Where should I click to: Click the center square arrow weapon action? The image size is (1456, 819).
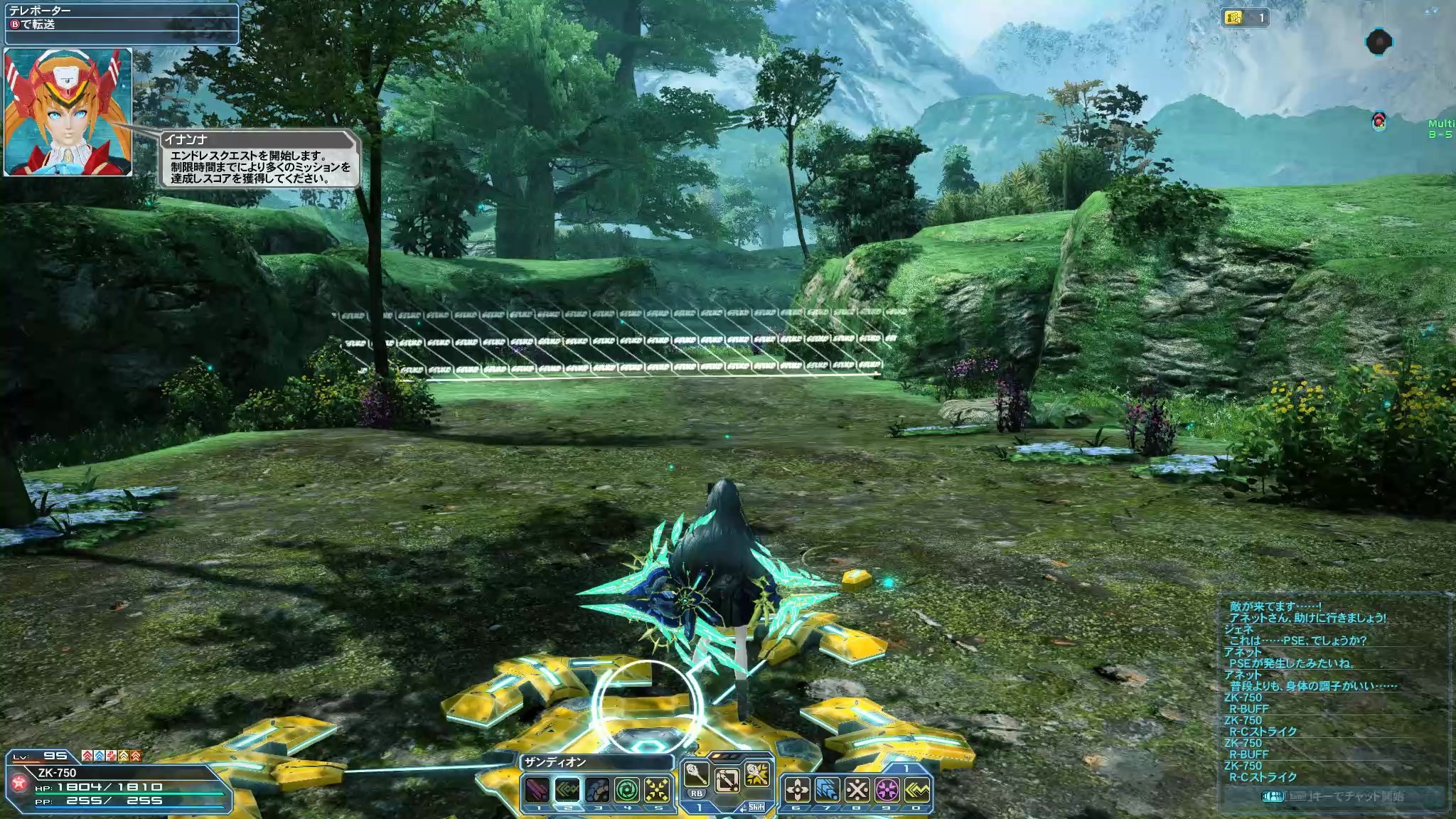click(727, 781)
